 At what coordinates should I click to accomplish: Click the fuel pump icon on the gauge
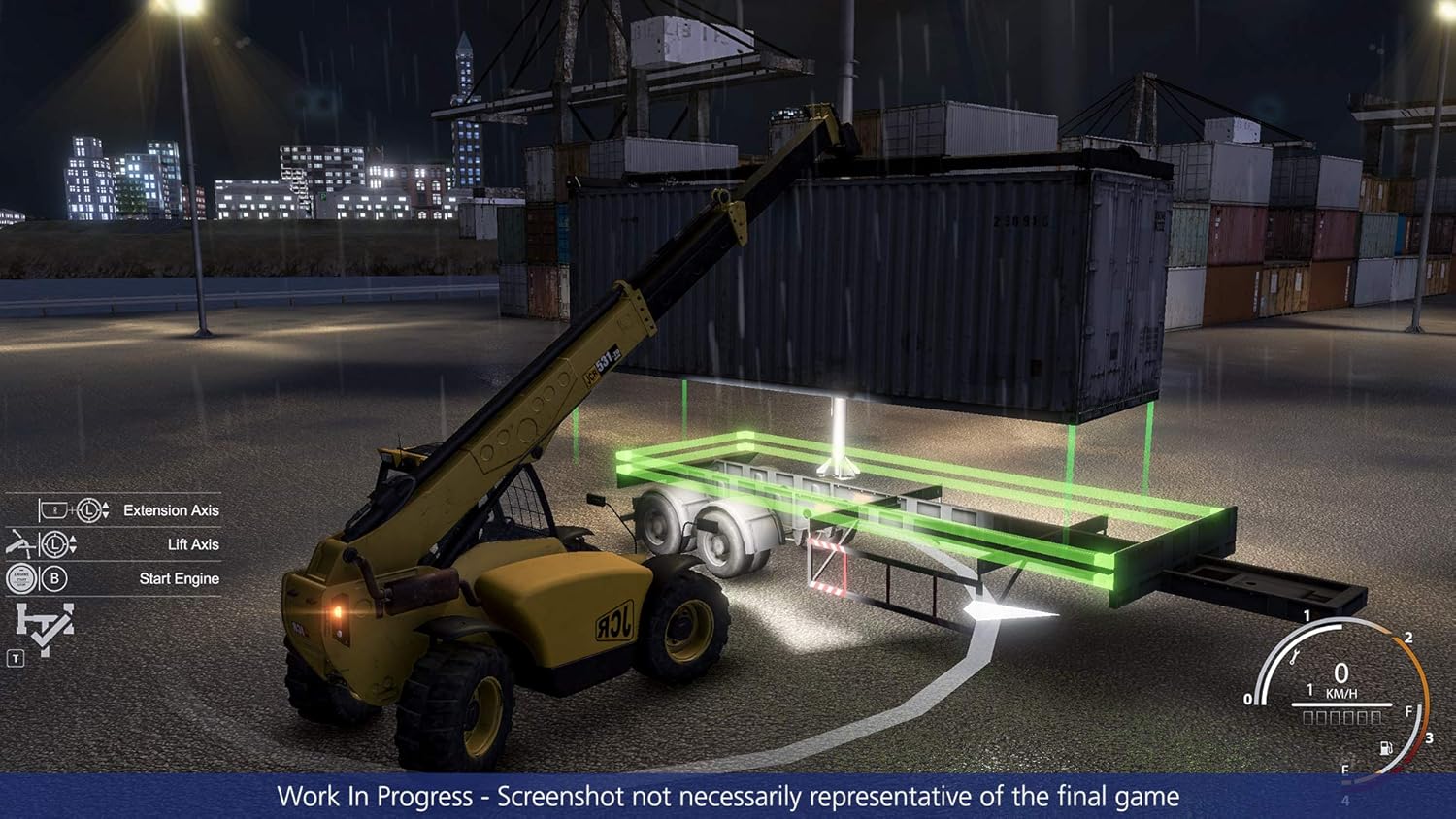coord(1385,748)
